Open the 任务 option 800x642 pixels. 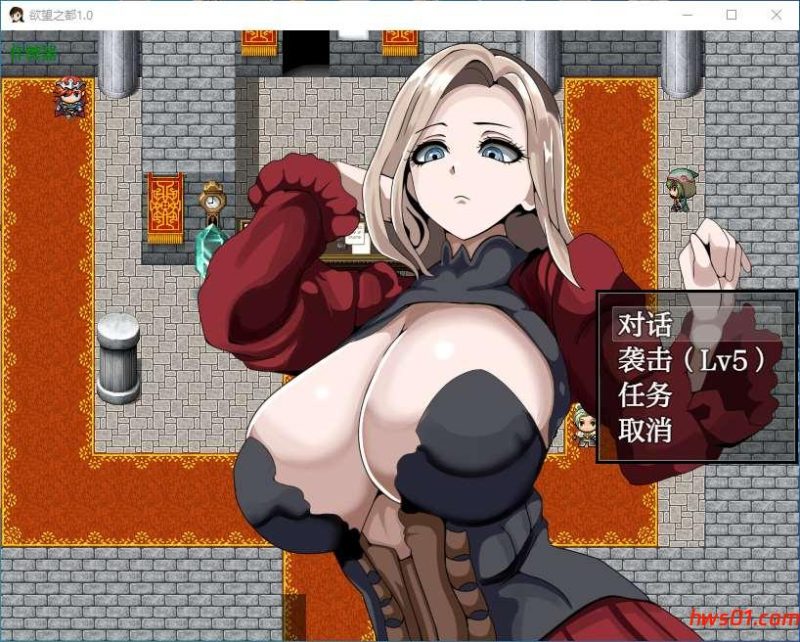point(645,396)
